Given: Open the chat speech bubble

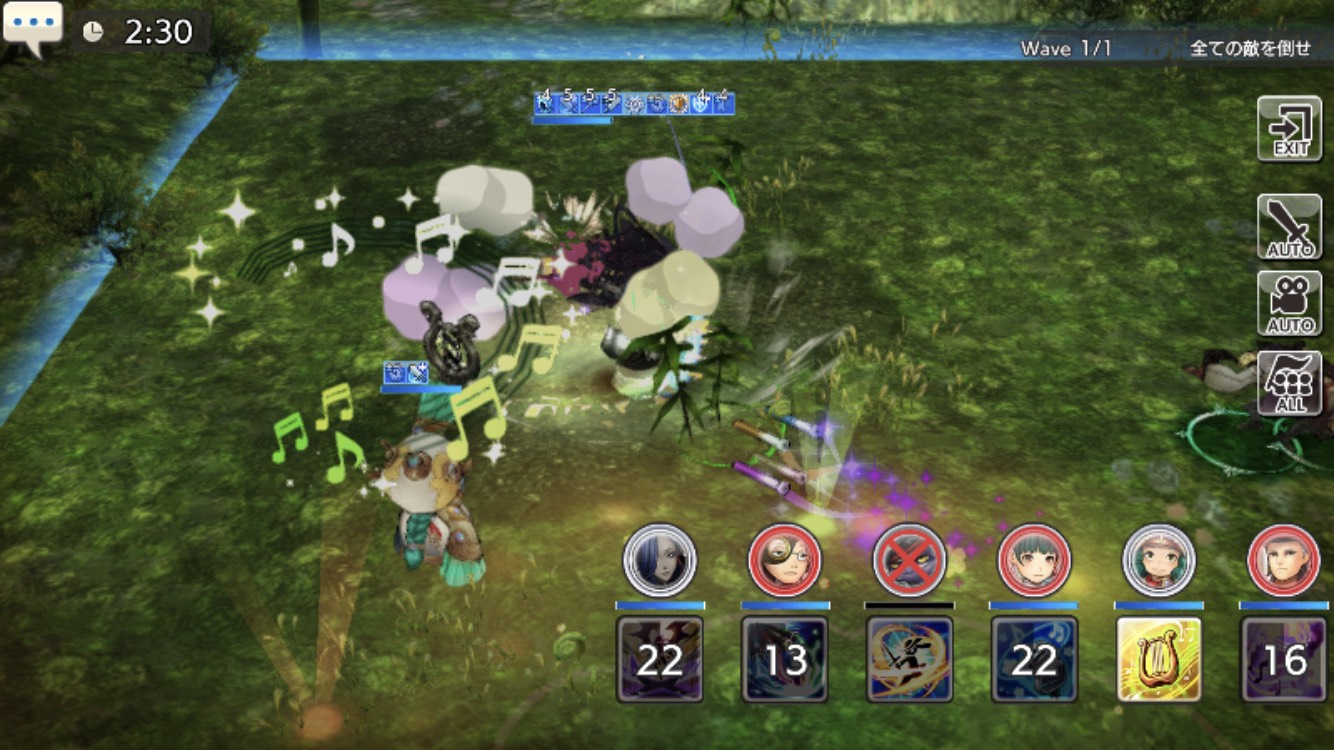Looking at the screenshot, I should coord(32,28).
